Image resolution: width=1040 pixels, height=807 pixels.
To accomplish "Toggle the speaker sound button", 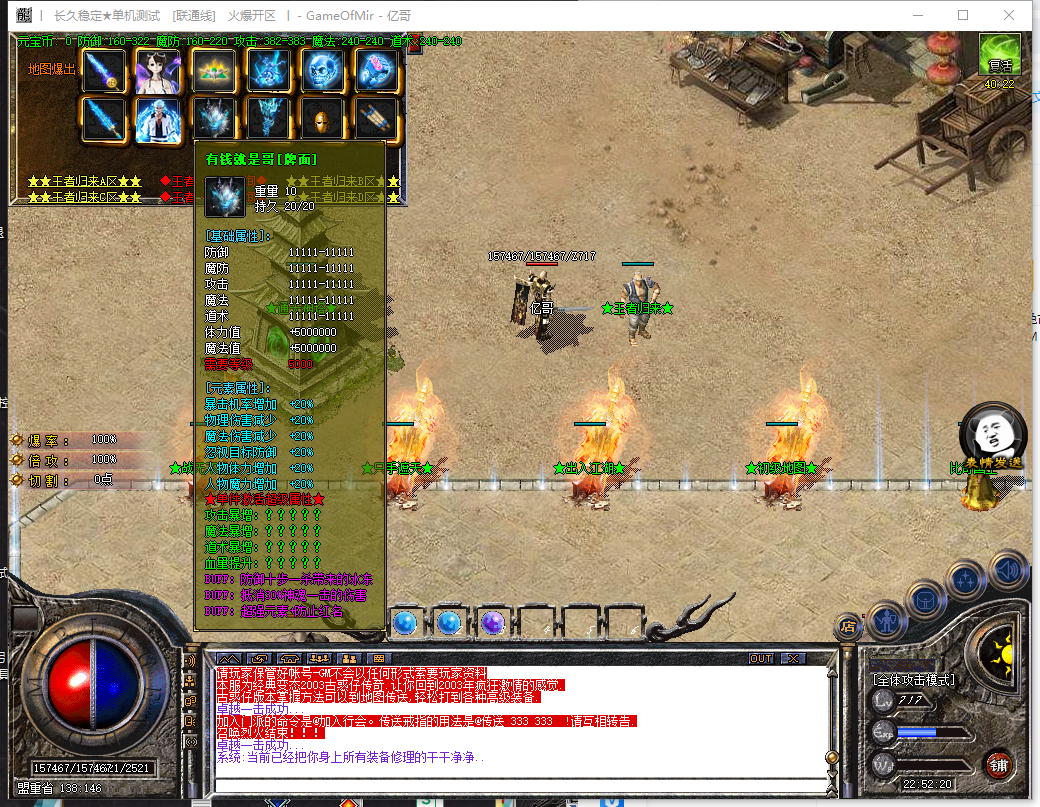I will point(1009,570).
